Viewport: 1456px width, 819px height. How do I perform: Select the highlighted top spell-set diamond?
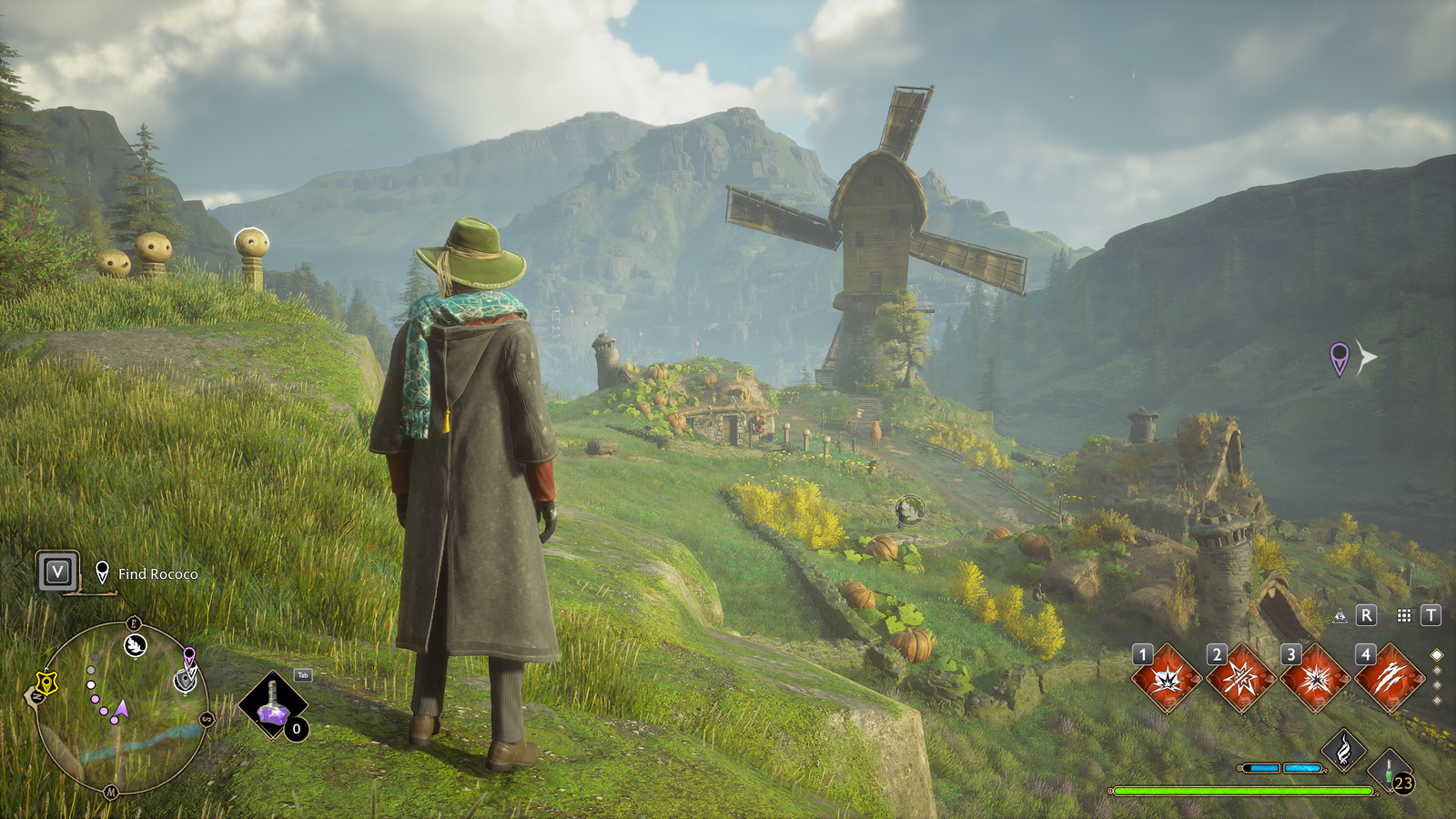pyautogui.click(x=1437, y=655)
